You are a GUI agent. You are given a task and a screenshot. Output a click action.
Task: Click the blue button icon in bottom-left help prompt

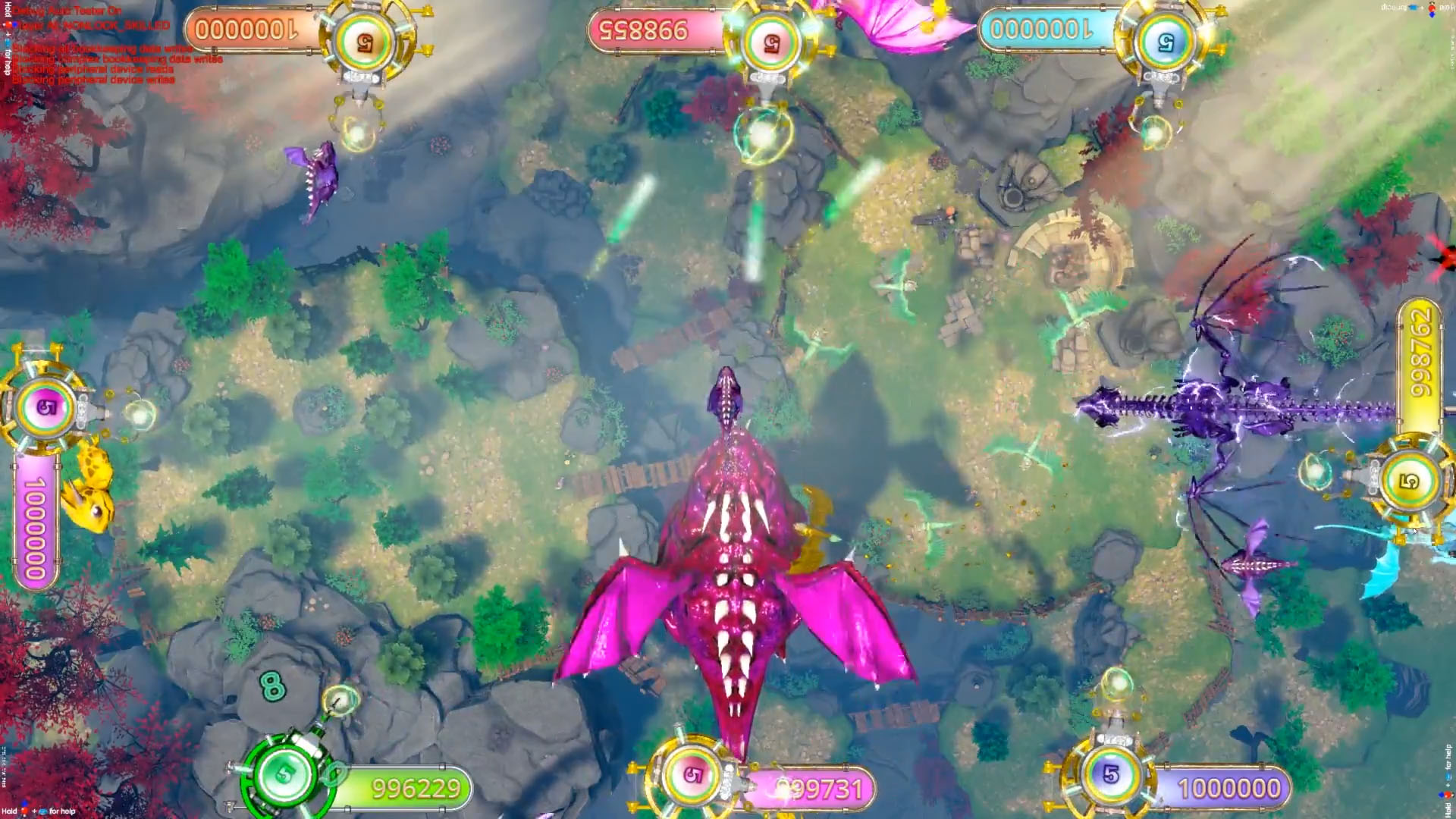[43, 811]
